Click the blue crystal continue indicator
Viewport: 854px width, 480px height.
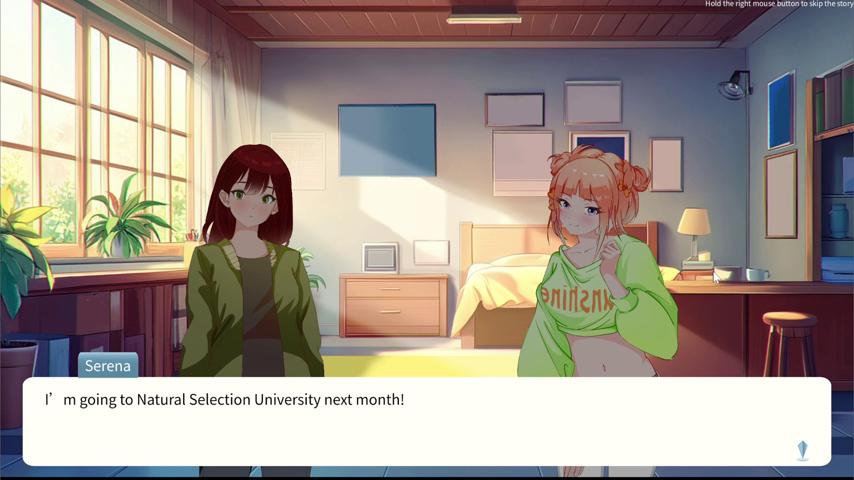tap(802, 450)
